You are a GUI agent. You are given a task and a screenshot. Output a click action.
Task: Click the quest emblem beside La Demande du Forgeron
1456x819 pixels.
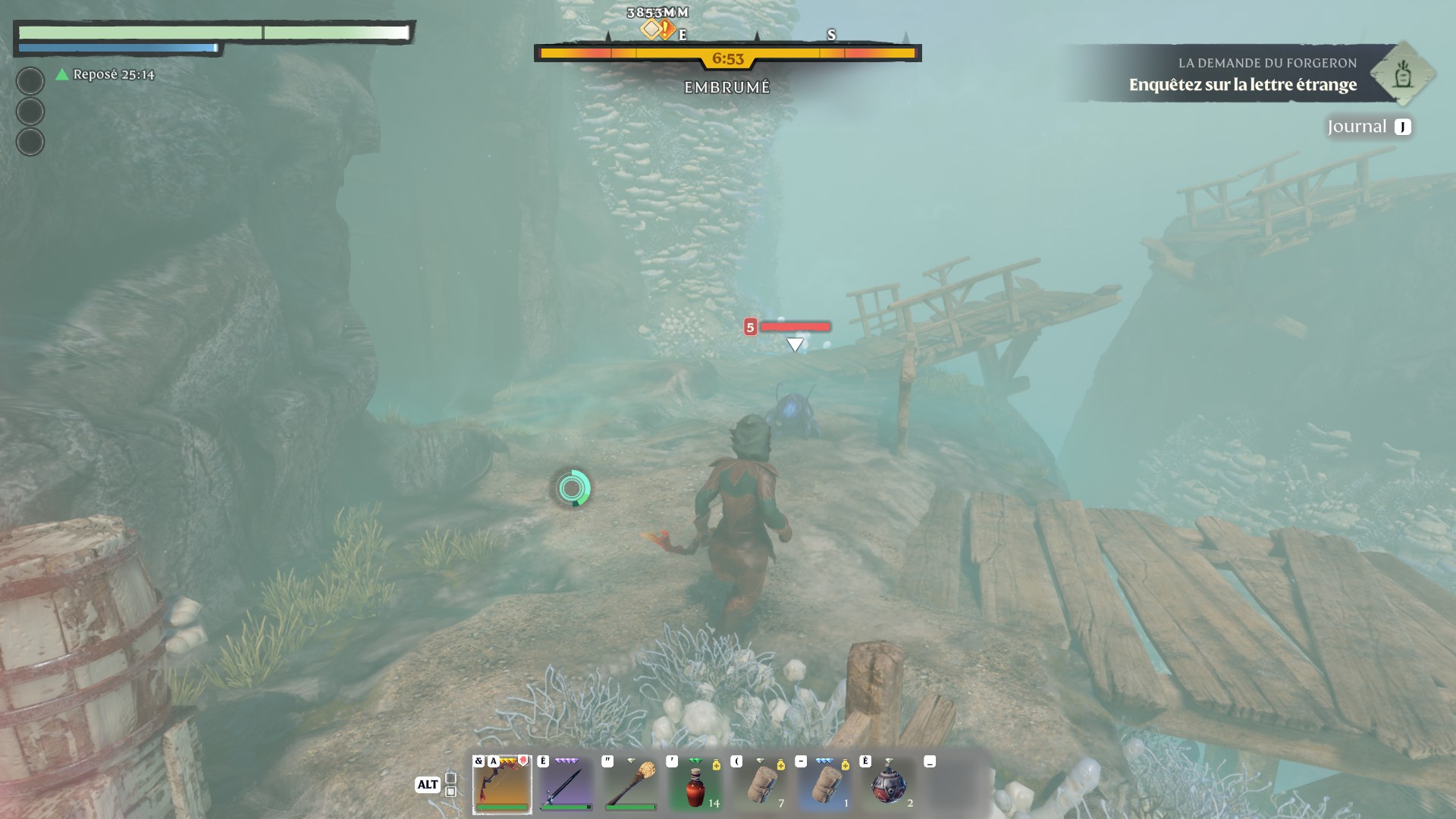click(1402, 74)
